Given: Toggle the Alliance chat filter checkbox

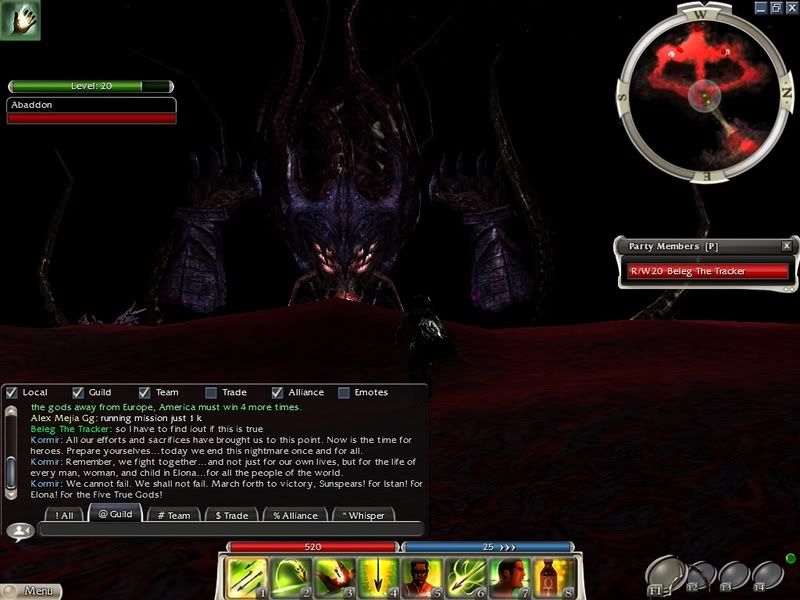Looking at the screenshot, I should (x=278, y=393).
